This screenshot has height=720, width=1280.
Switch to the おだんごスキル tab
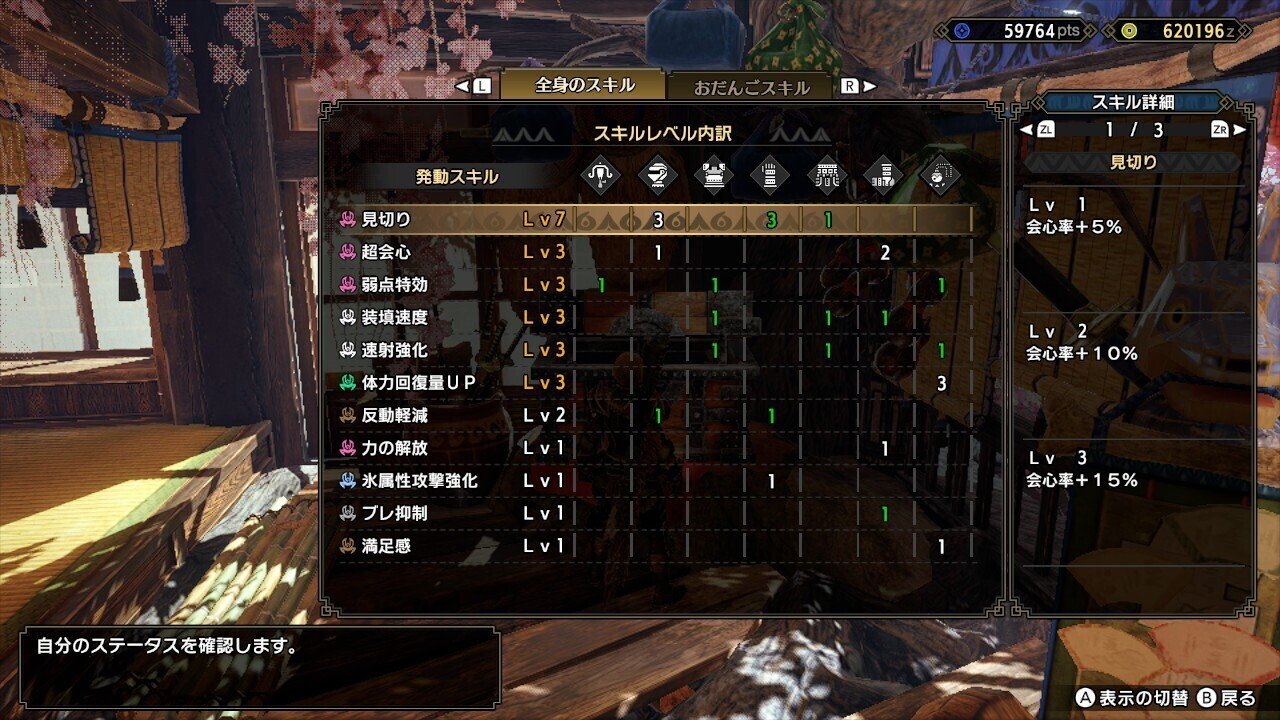(x=755, y=87)
